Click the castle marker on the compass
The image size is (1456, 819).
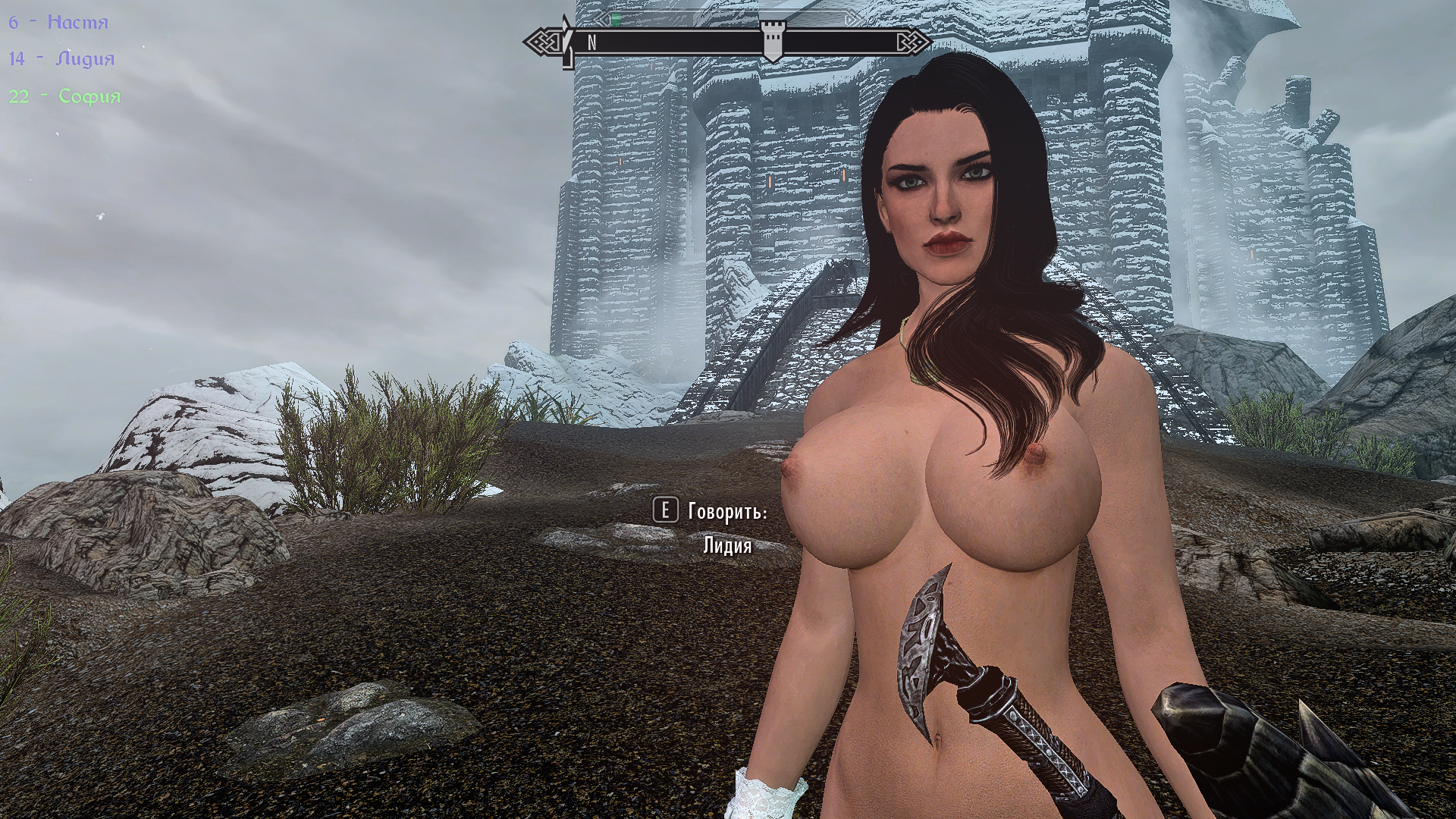click(772, 41)
